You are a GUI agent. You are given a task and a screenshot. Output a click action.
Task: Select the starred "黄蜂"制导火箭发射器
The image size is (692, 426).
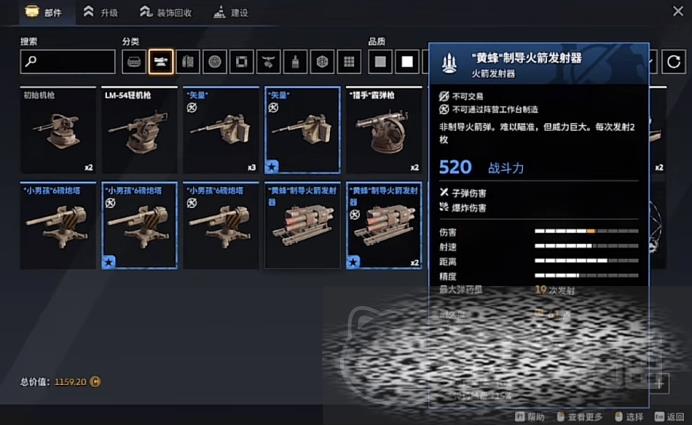click(384, 225)
